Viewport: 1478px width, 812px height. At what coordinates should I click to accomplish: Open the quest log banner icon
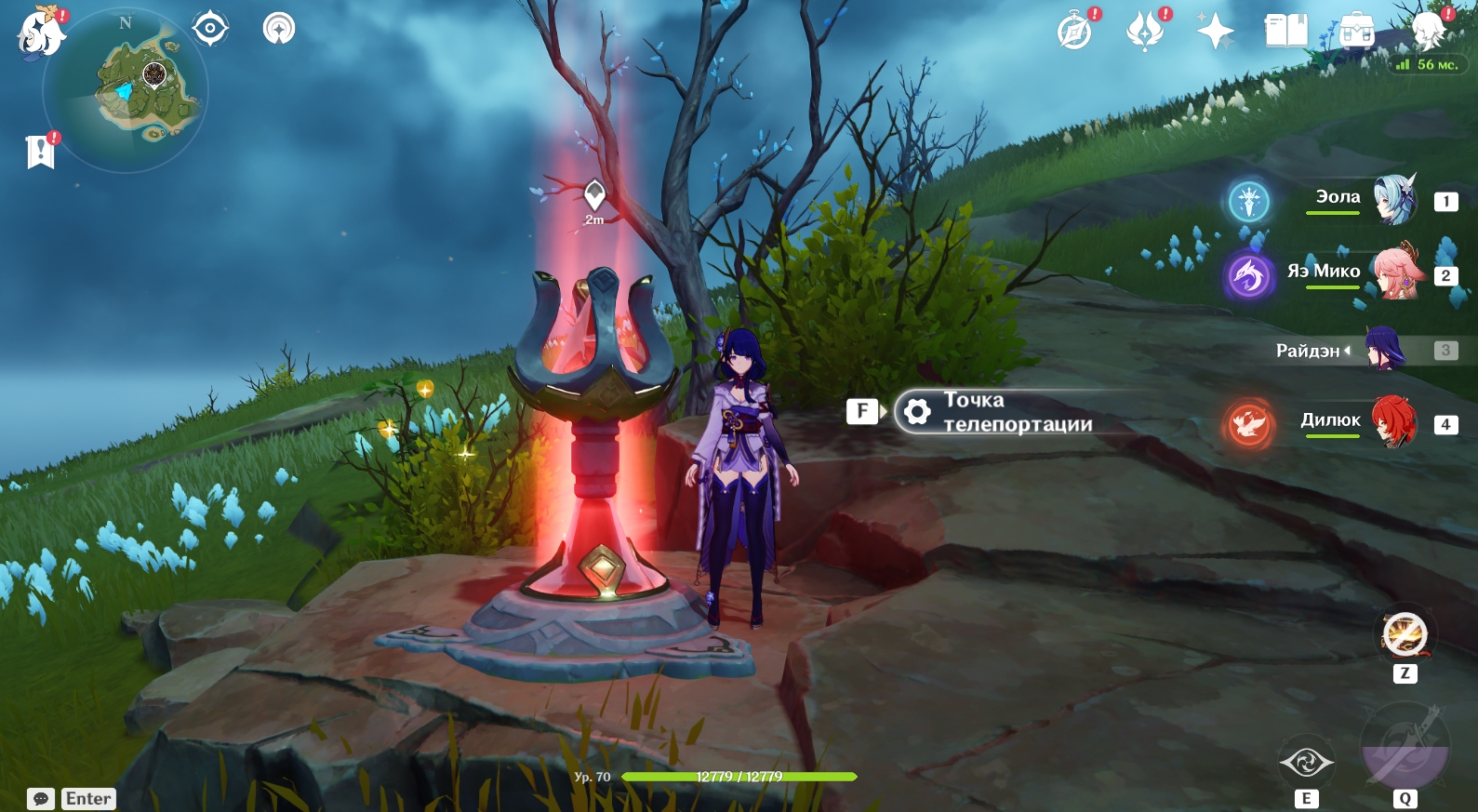[x=41, y=152]
